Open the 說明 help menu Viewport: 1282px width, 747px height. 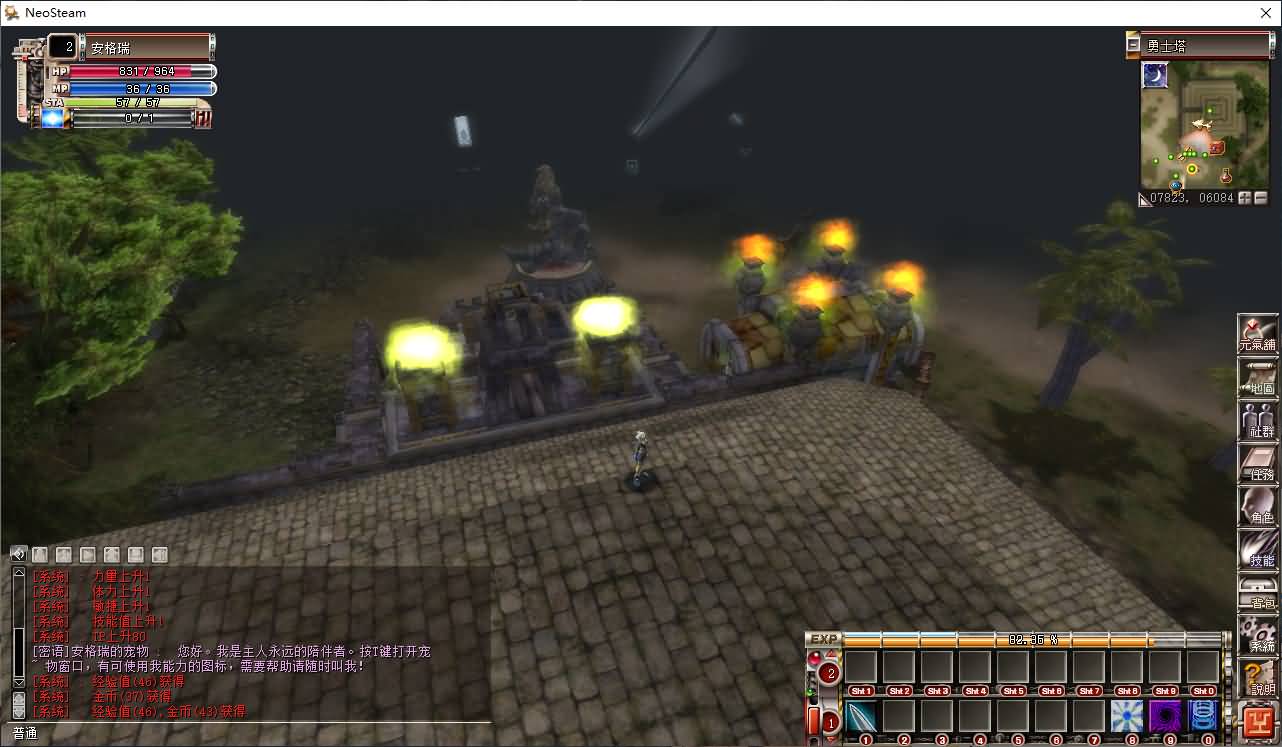[1258, 679]
